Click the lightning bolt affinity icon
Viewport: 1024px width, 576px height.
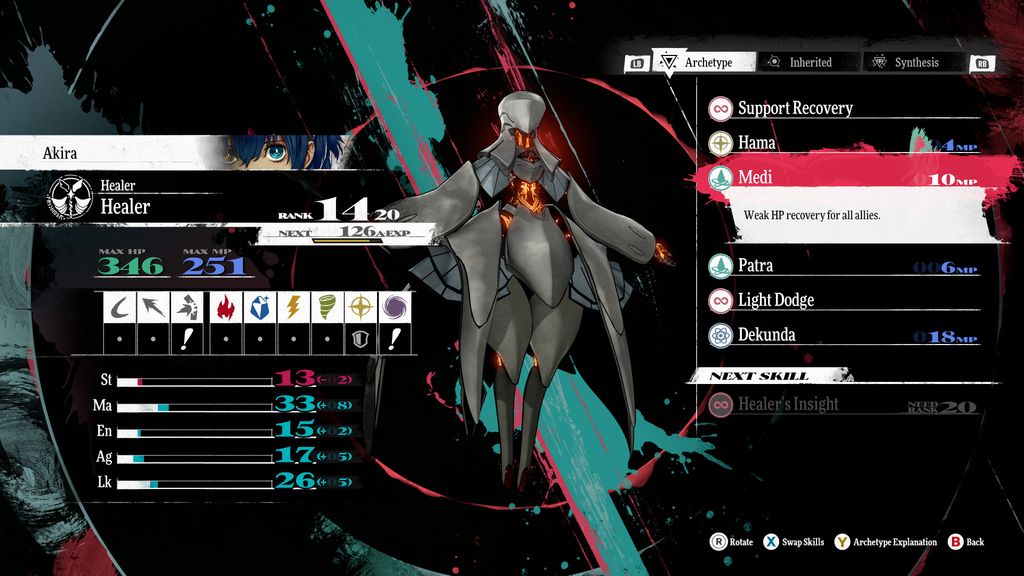292,308
